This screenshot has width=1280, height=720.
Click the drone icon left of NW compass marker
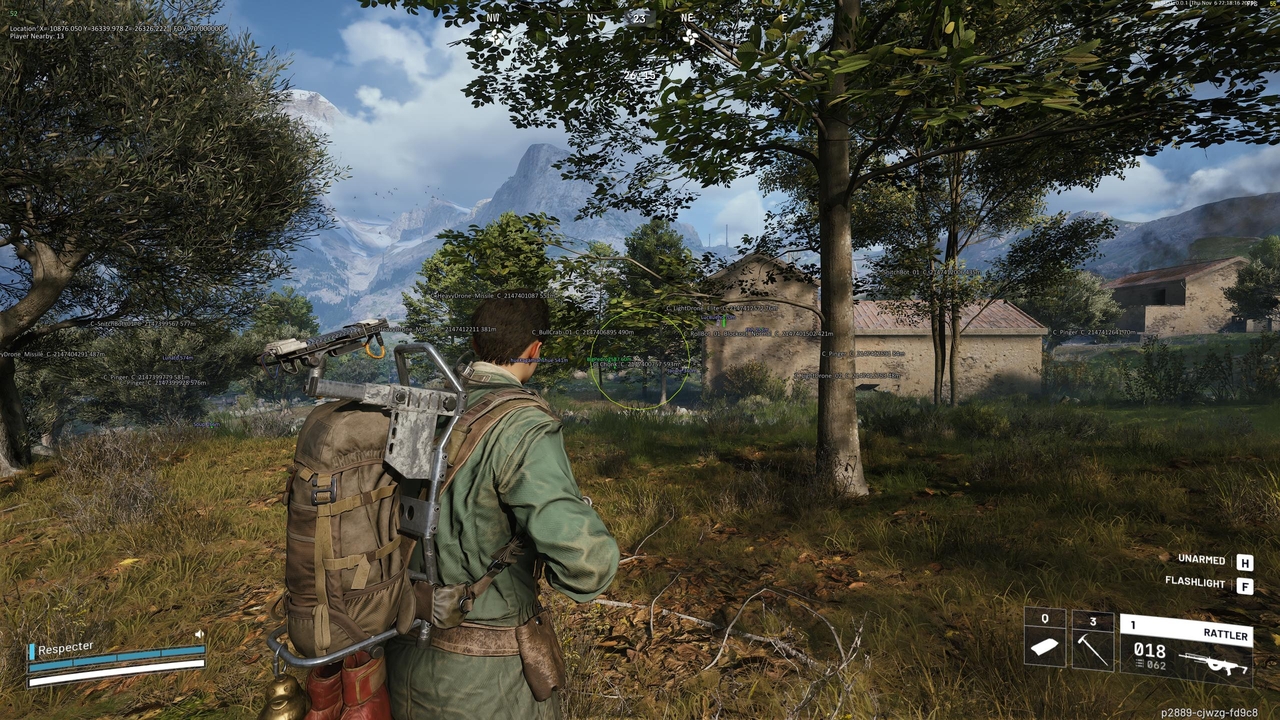[494, 36]
